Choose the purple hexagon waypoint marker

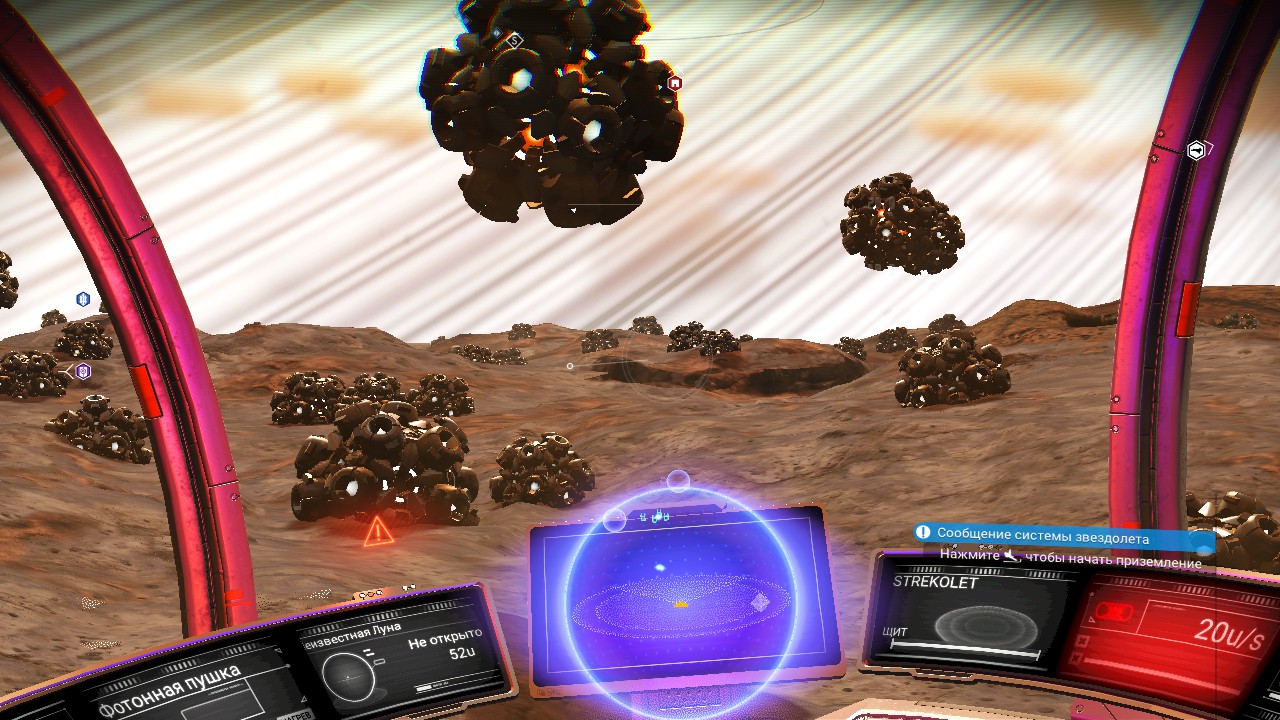[83, 372]
